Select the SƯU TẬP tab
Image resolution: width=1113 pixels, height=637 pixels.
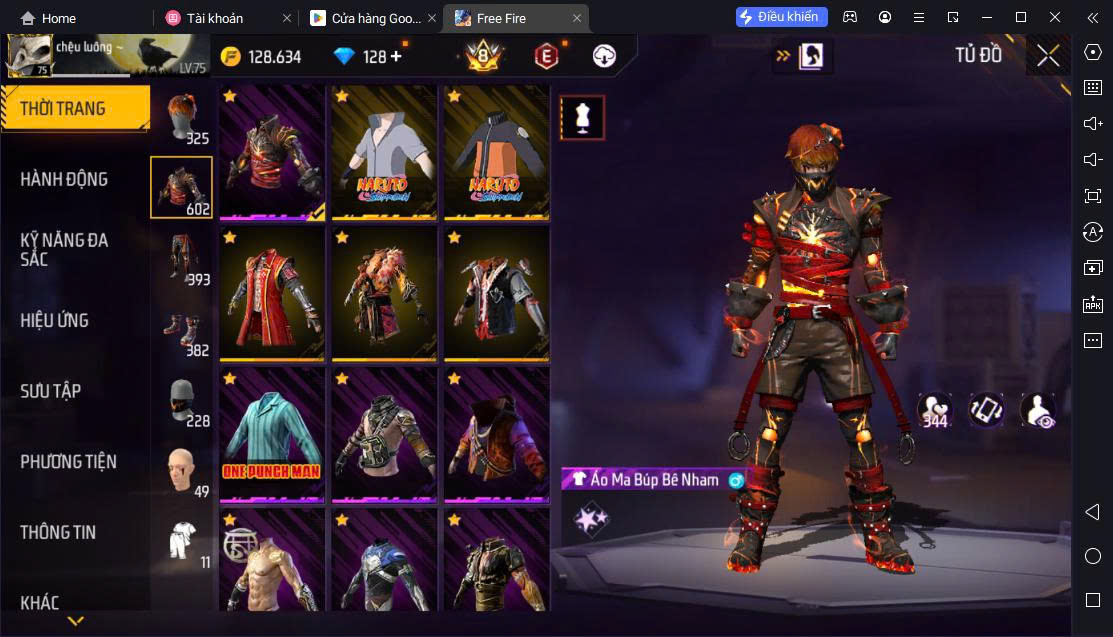point(50,391)
